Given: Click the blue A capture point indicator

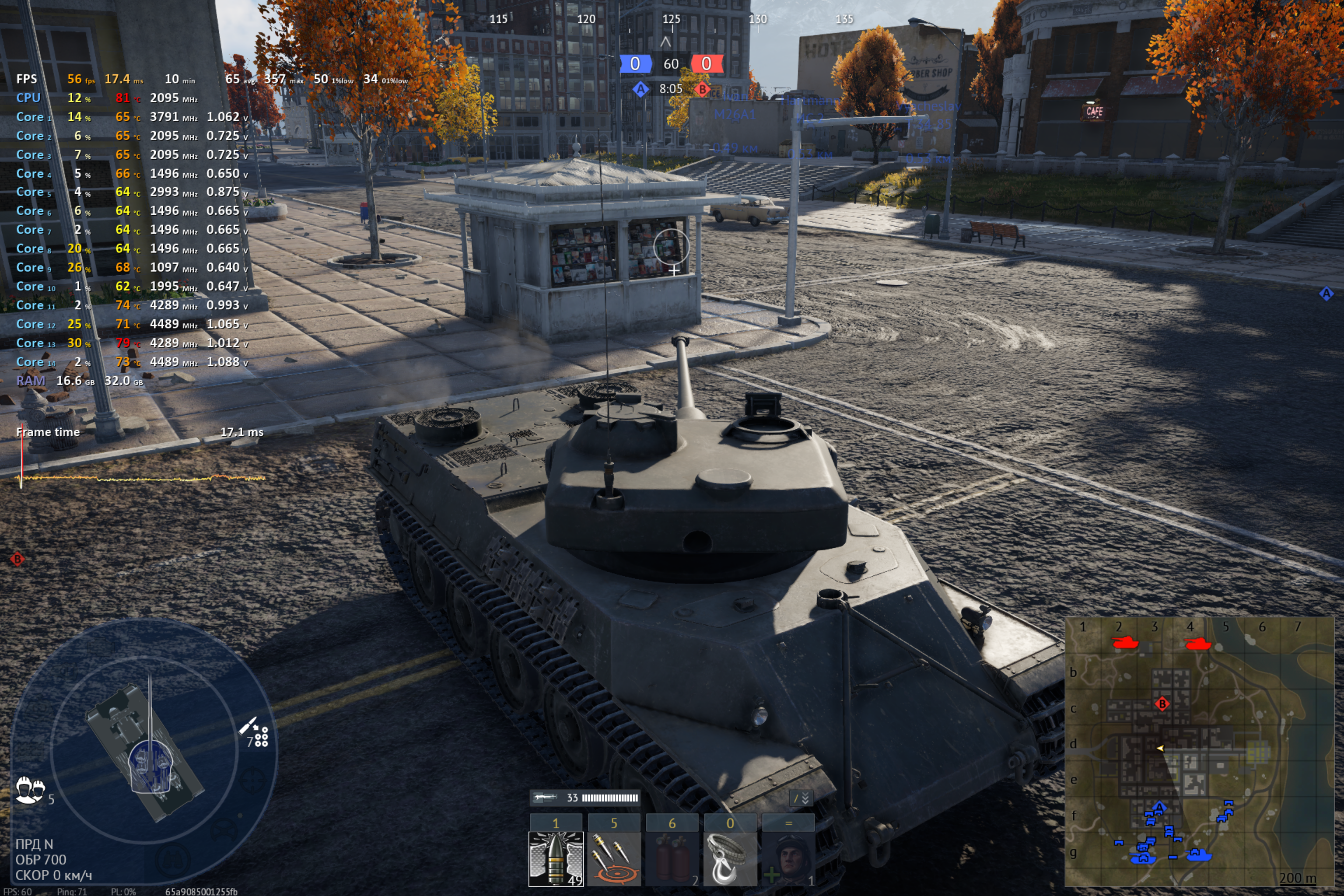Looking at the screenshot, I should click(x=641, y=89).
